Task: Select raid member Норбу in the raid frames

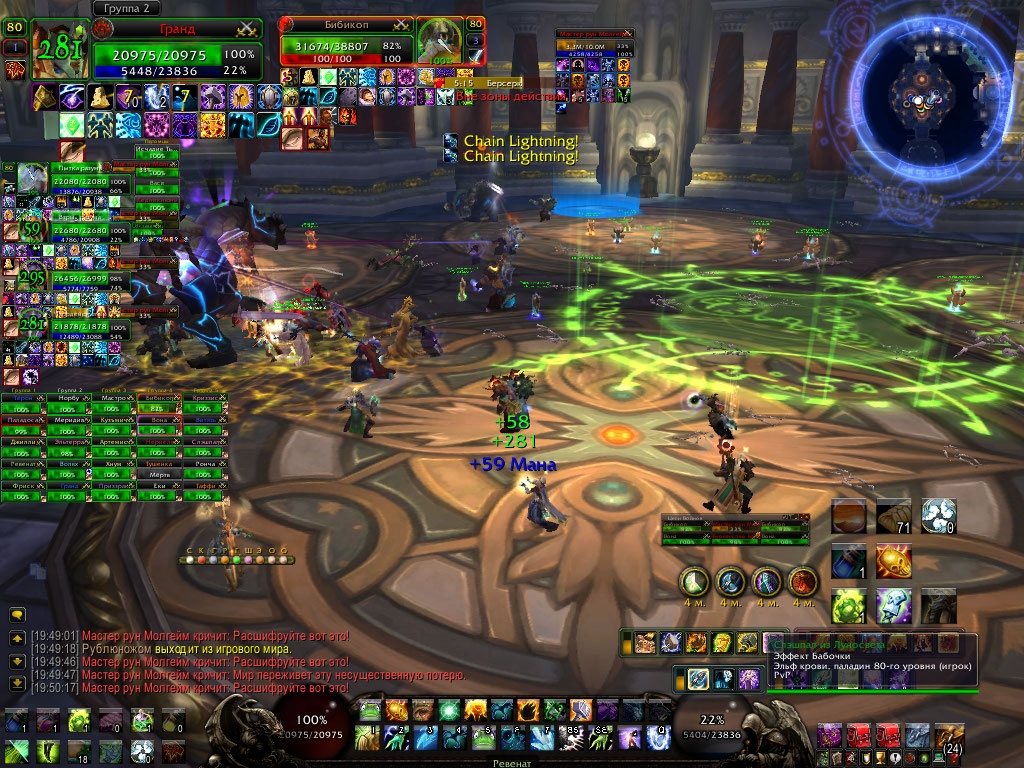Action: 69,398
